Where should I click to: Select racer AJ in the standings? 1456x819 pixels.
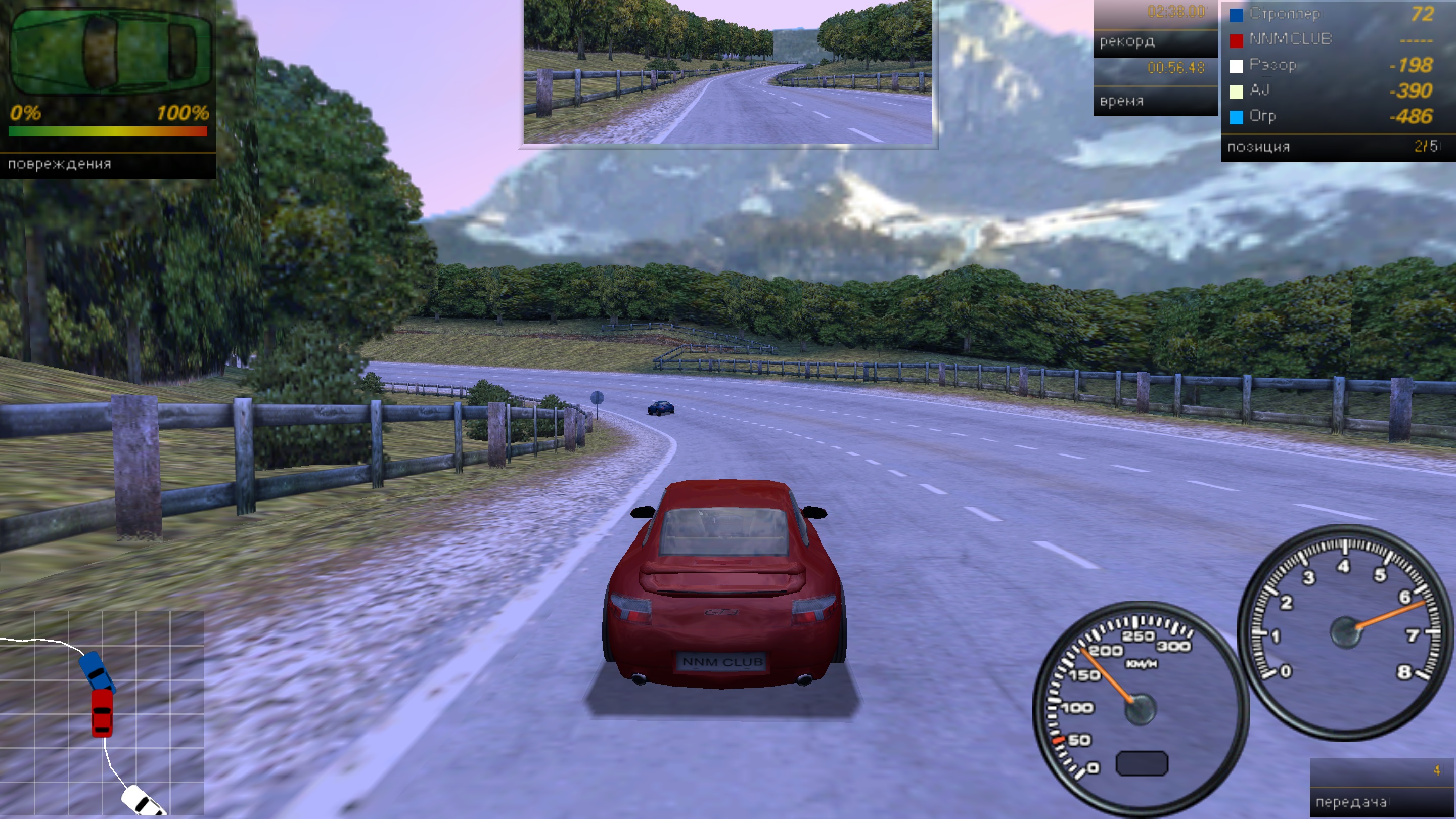pos(1332,91)
